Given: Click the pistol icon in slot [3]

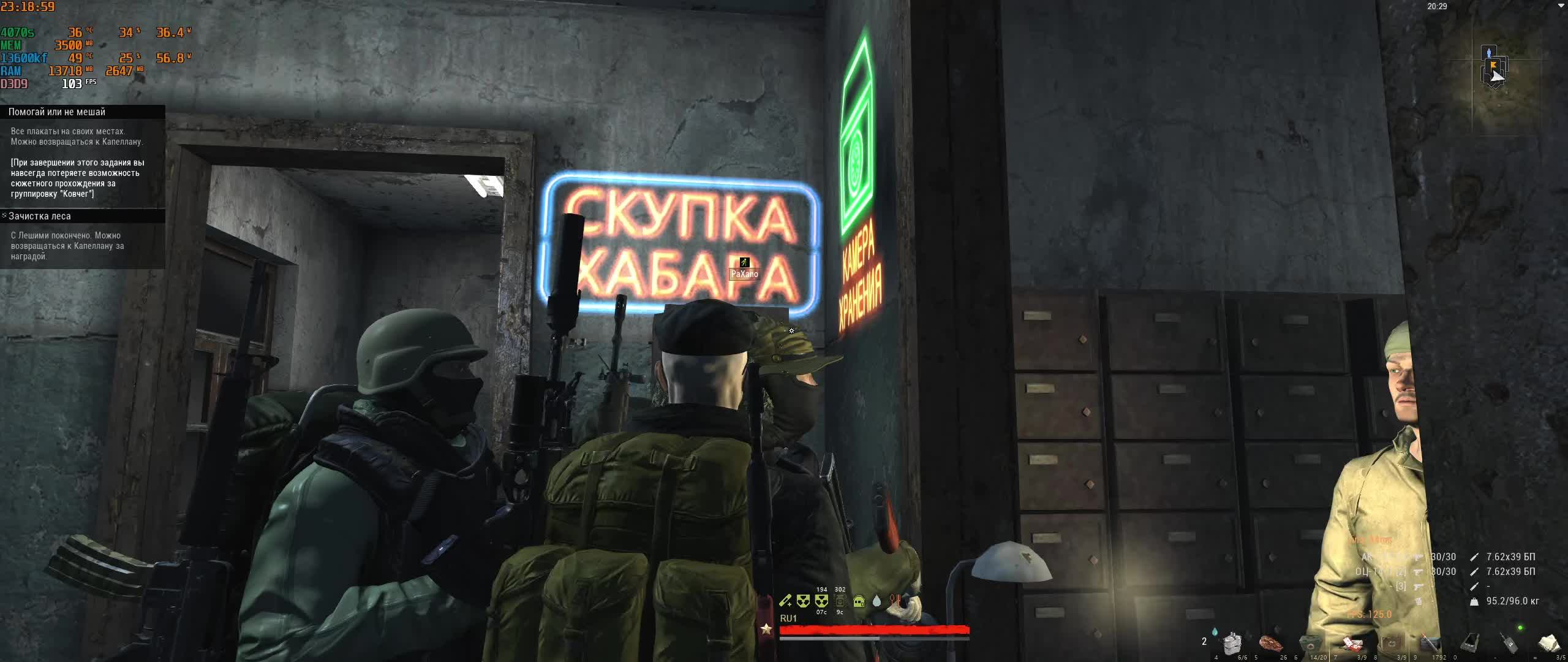Looking at the screenshot, I should [x=1418, y=587].
